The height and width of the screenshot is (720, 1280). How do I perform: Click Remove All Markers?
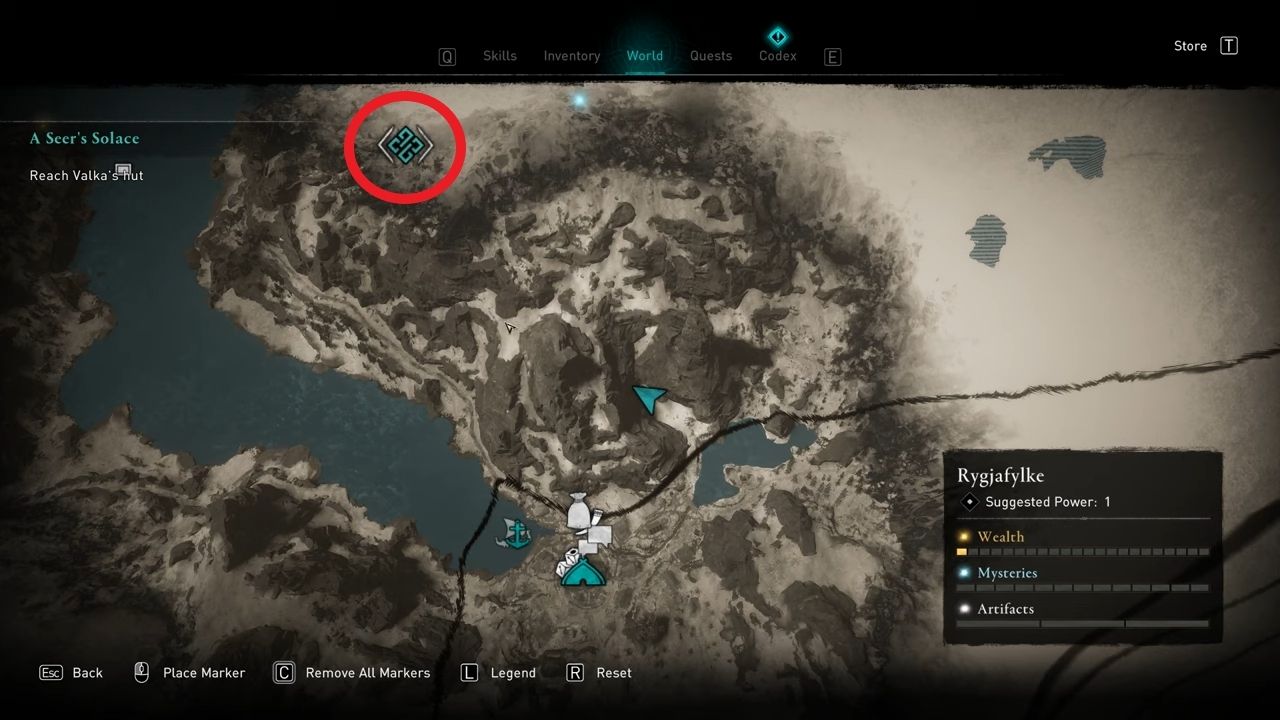[x=352, y=673]
